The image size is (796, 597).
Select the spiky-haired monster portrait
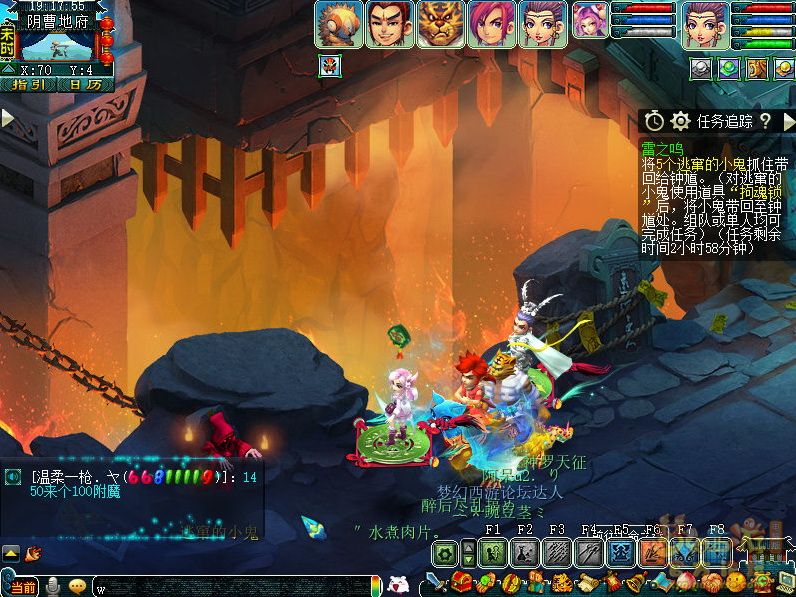[338, 24]
